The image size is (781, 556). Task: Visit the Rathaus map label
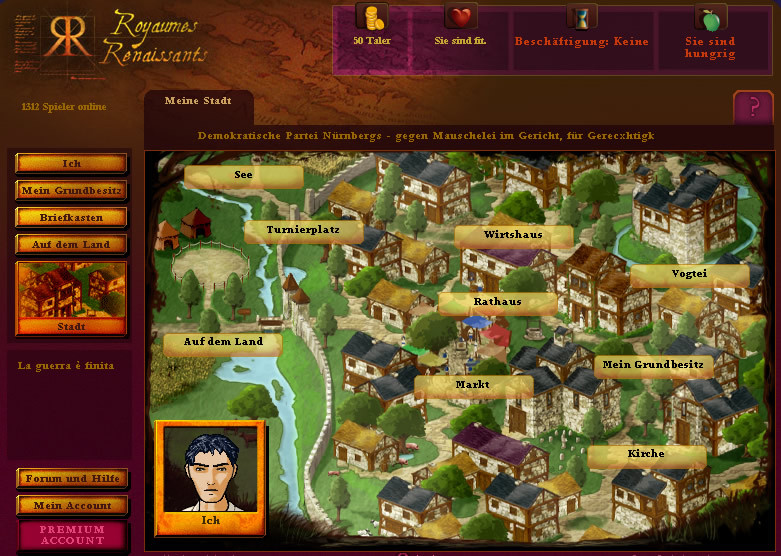point(497,302)
